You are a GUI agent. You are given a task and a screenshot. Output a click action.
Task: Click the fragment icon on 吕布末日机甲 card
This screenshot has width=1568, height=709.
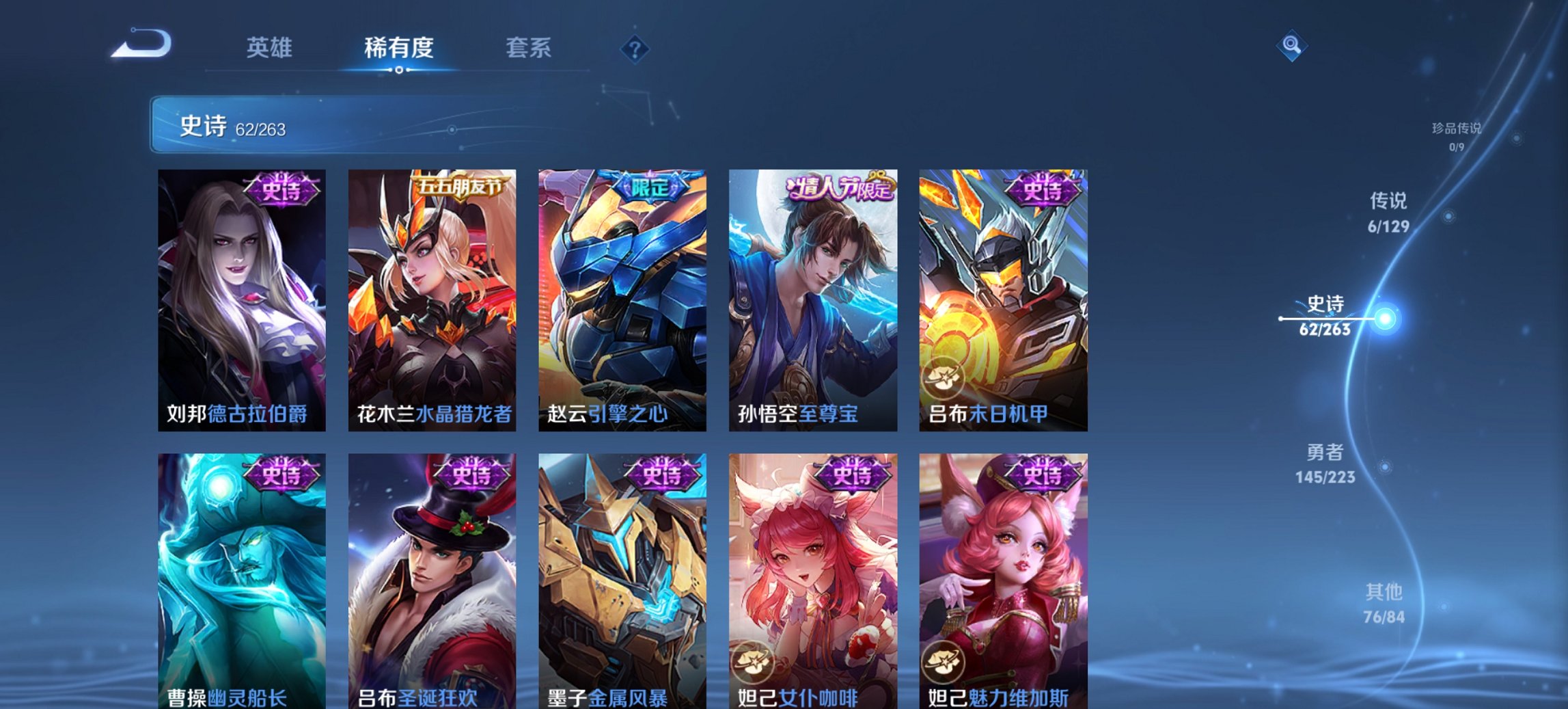point(942,377)
